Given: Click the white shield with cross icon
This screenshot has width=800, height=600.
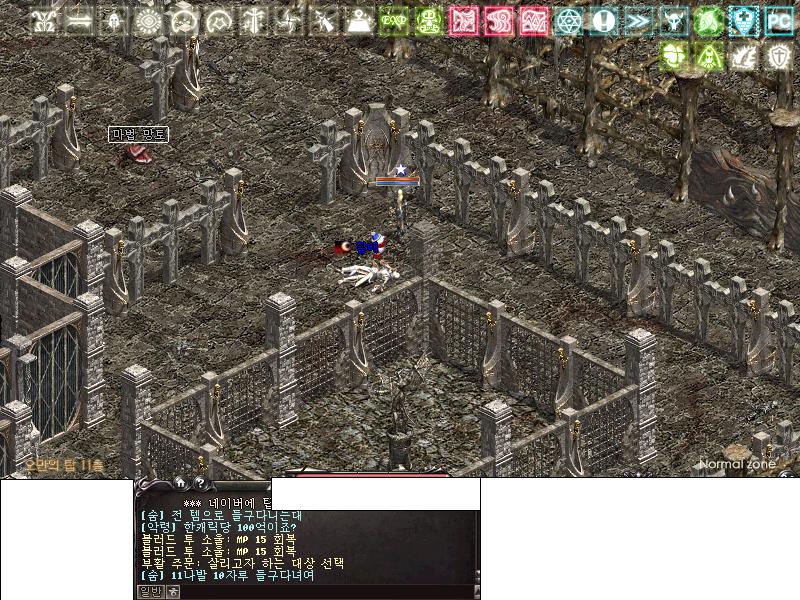Looking at the screenshot, I should (779, 55).
